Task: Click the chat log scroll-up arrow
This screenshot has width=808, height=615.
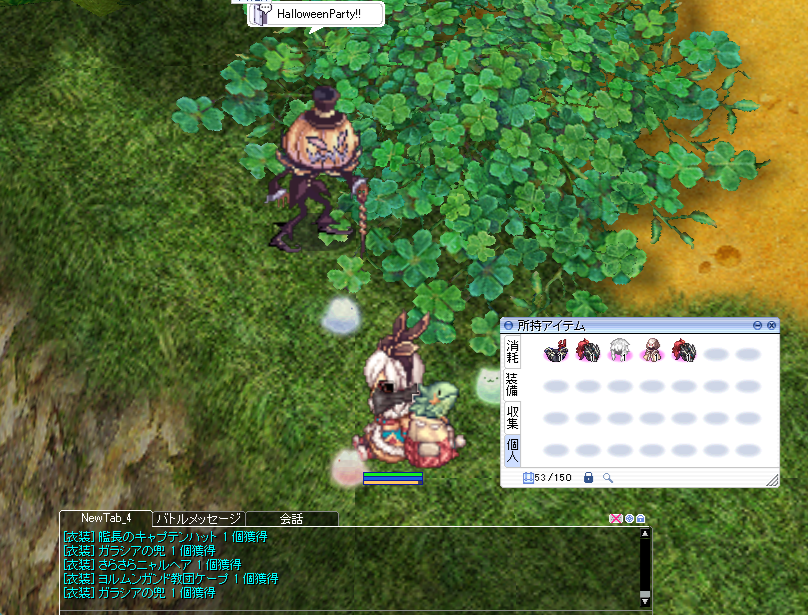Action: pyautogui.click(x=644, y=535)
